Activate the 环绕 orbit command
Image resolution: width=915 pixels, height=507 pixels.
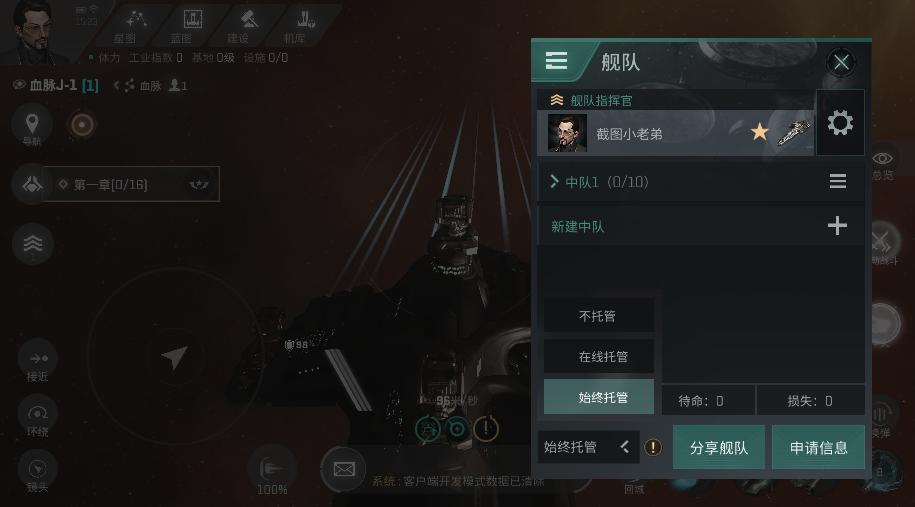[x=38, y=416]
